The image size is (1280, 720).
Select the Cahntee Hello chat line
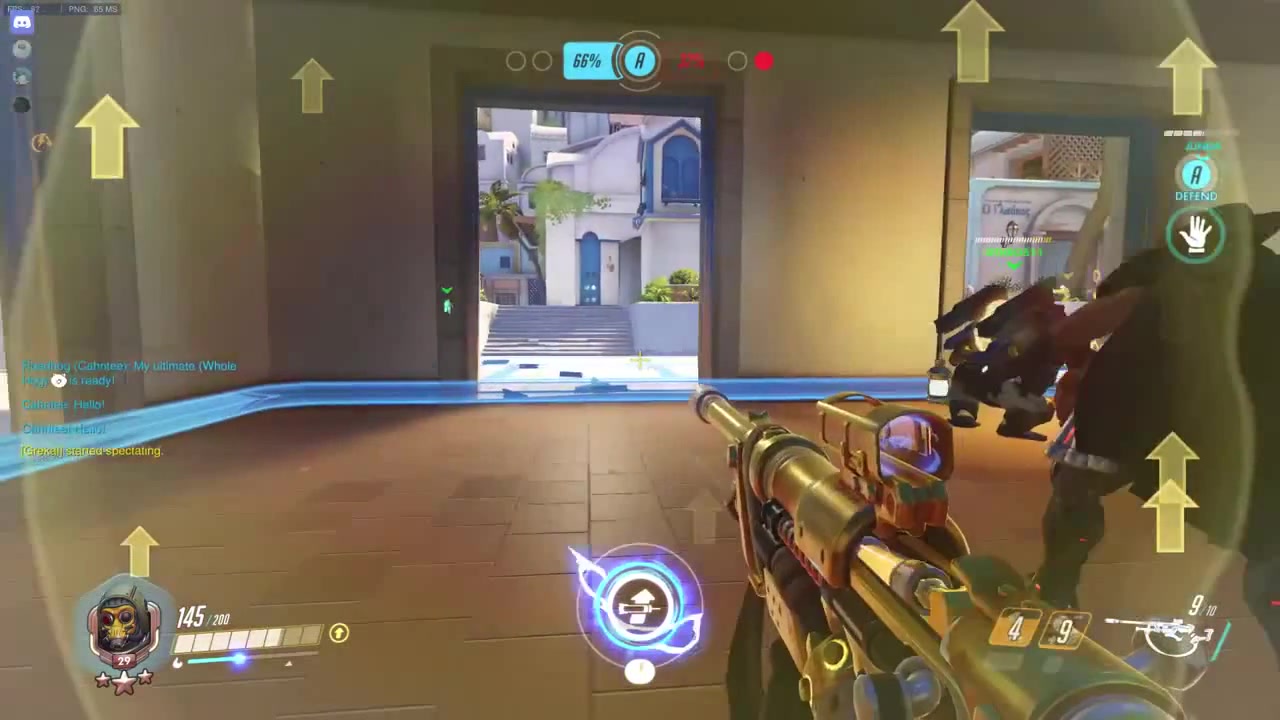[63, 404]
